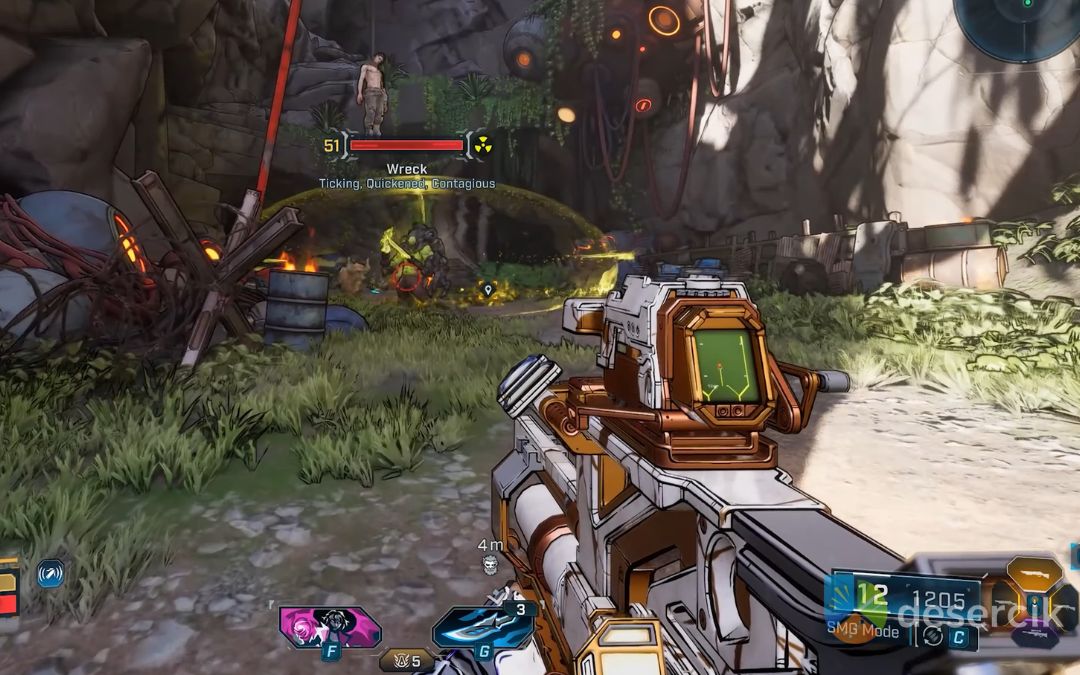Toggle the SMG Mode fire-mode swap icon
Image resolution: width=1080 pixels, height=675 pixels.
[x=933, y=635]
